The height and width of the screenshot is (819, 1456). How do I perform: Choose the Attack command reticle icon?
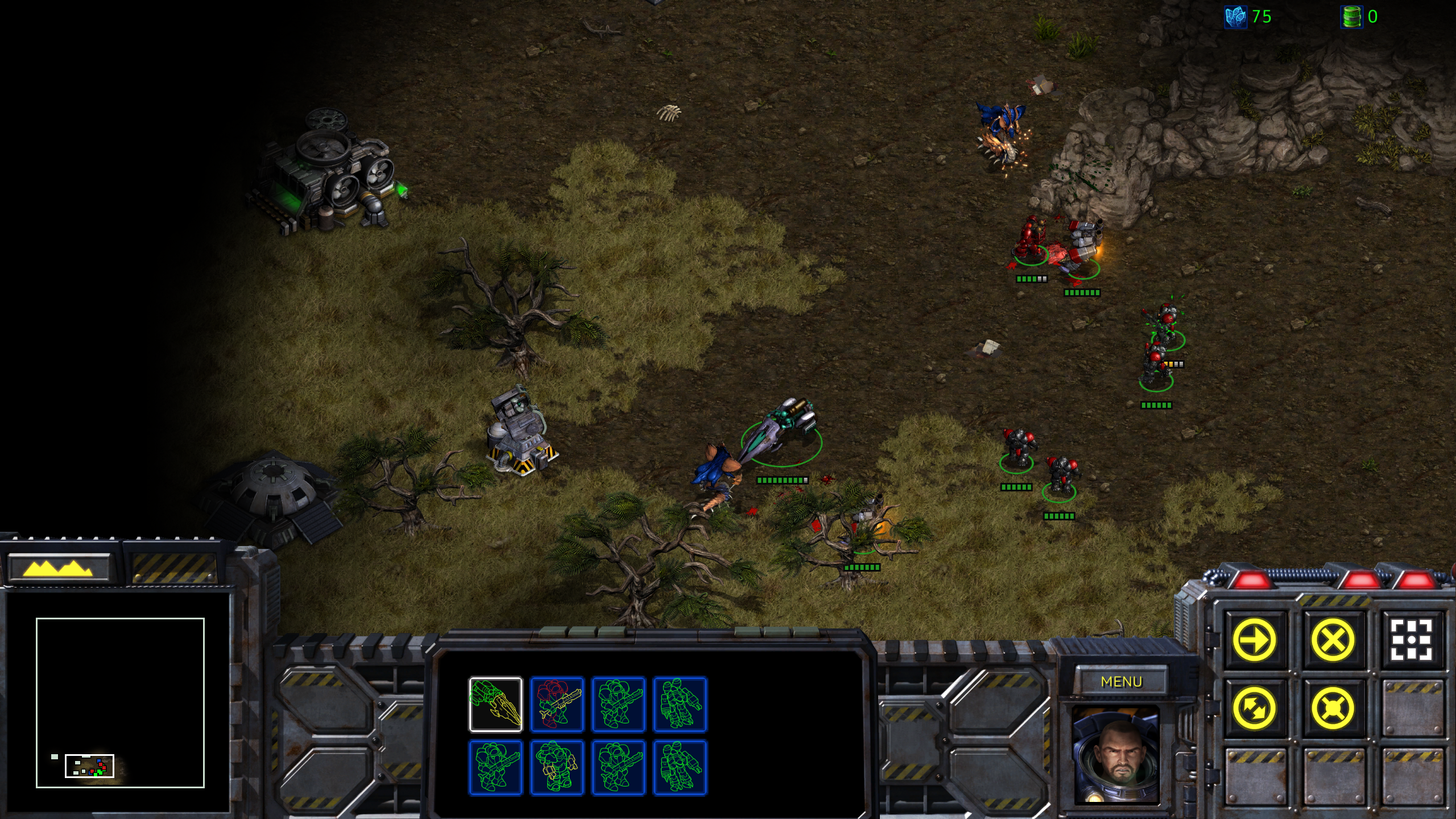pyautogui.click(x=1411, y=640)
